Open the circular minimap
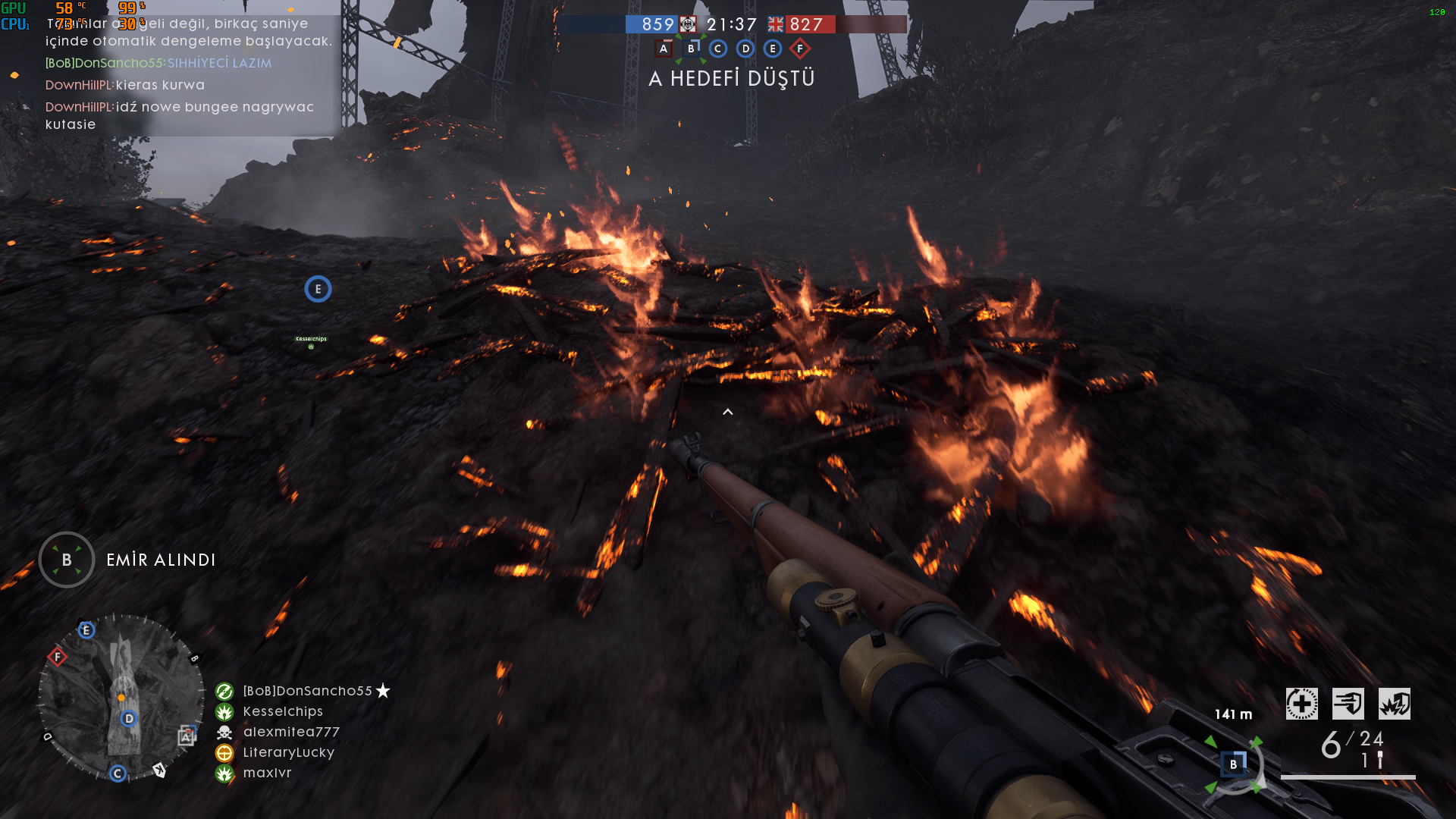1456x819 pixels. [121, 698]
